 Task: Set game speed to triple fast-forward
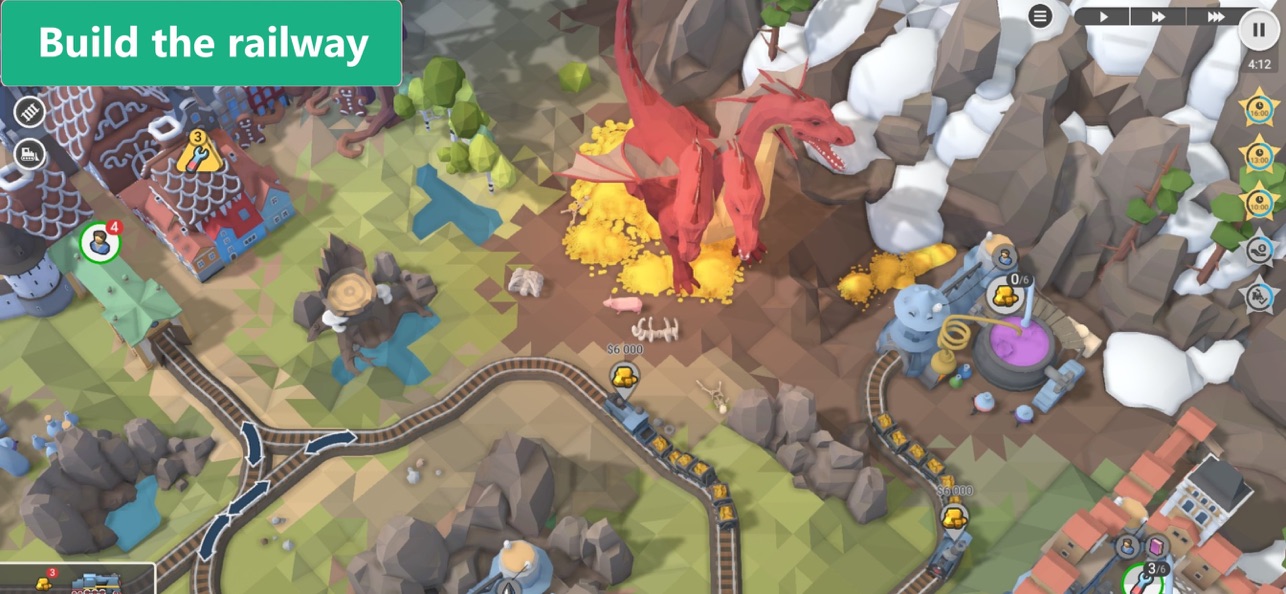point(1215,16)
